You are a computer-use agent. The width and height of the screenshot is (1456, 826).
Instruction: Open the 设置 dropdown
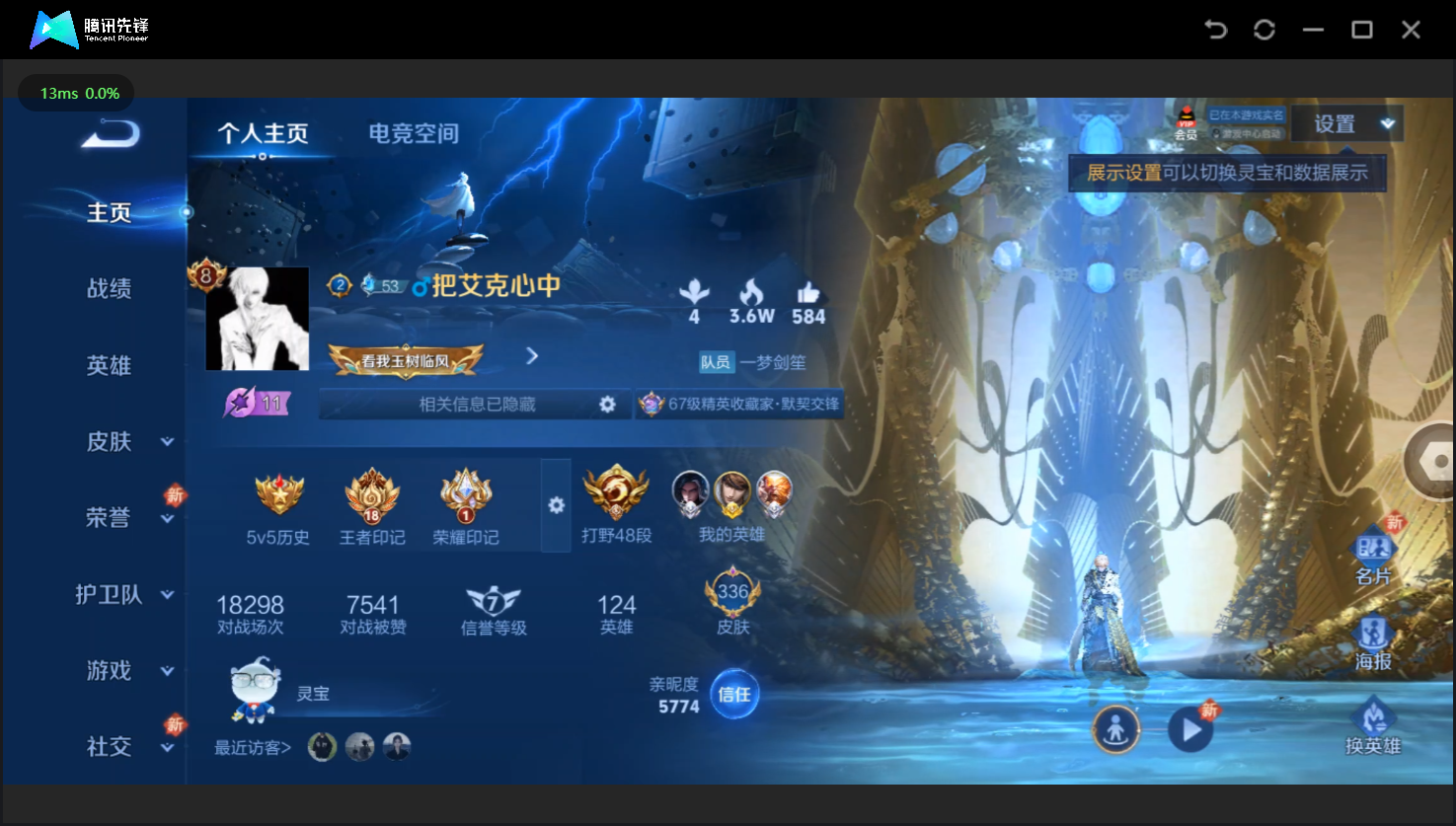(x=1346, y=124)
